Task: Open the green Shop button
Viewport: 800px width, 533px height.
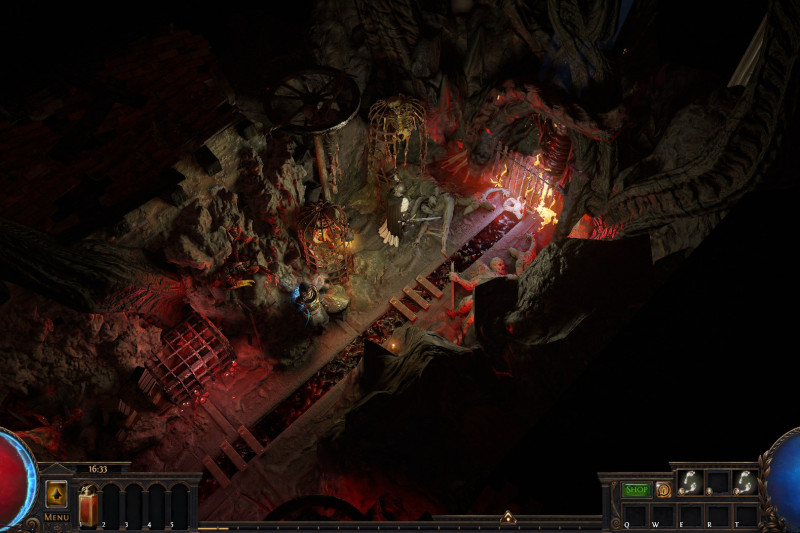Action: [637, 490]
